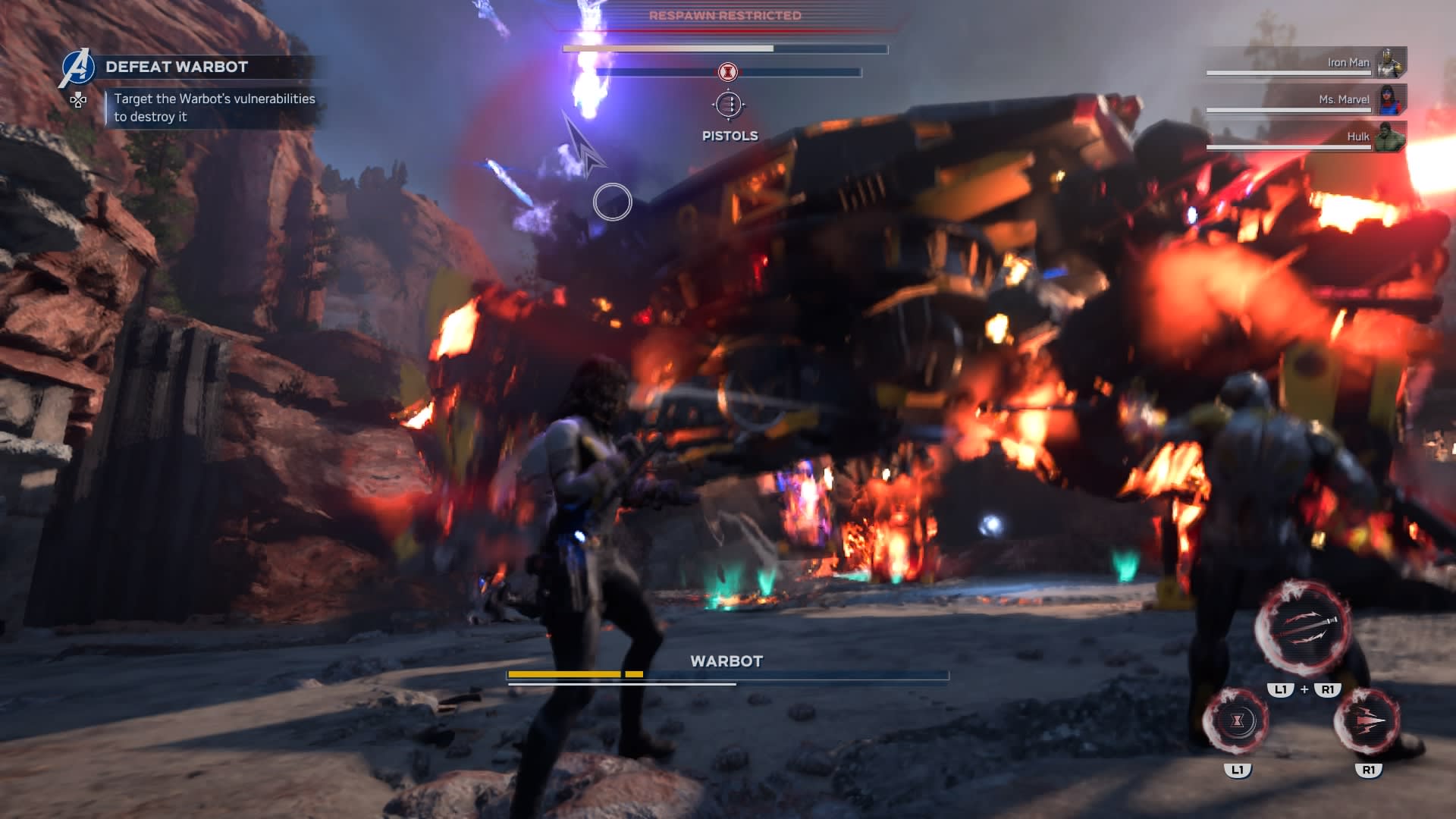
Task: Click the Defeat Warbot objective tracker
Action: point(177,67)
